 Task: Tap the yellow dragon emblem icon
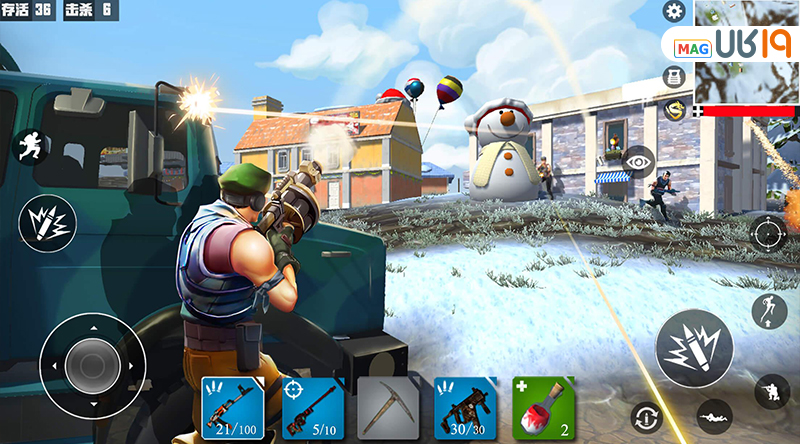675,109
